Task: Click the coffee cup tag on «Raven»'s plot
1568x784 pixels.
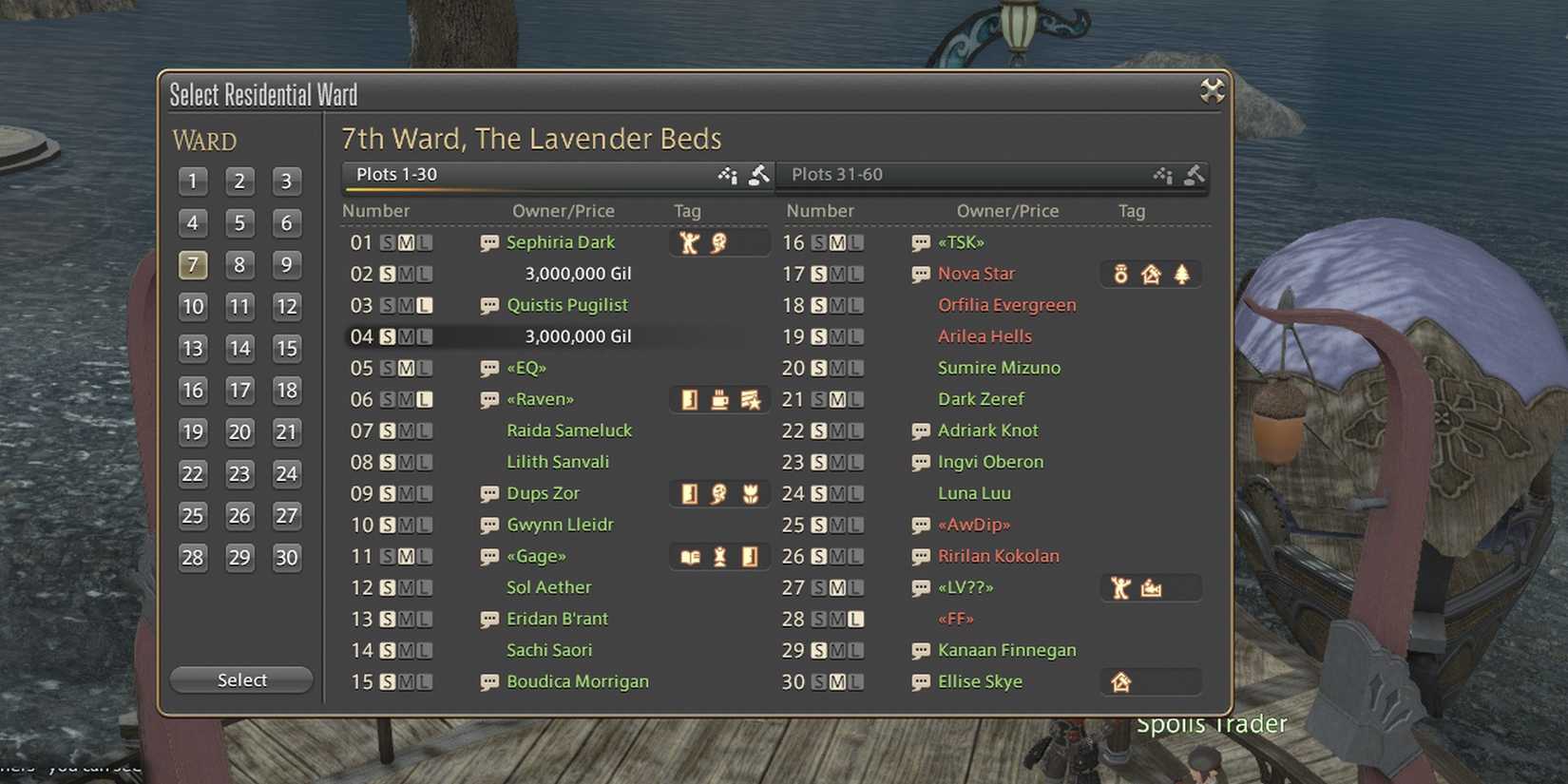Action: tap(718, 399)
